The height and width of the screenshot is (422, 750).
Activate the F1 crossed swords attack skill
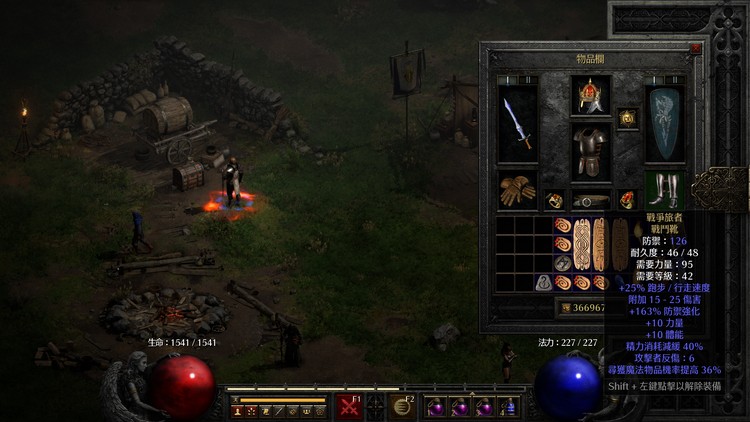coord(349,406)
